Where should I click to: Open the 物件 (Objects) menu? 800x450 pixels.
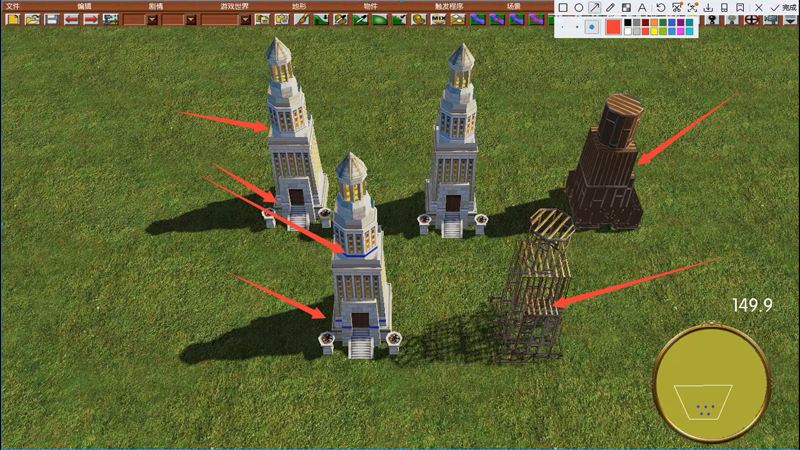(x=370, y=6)
